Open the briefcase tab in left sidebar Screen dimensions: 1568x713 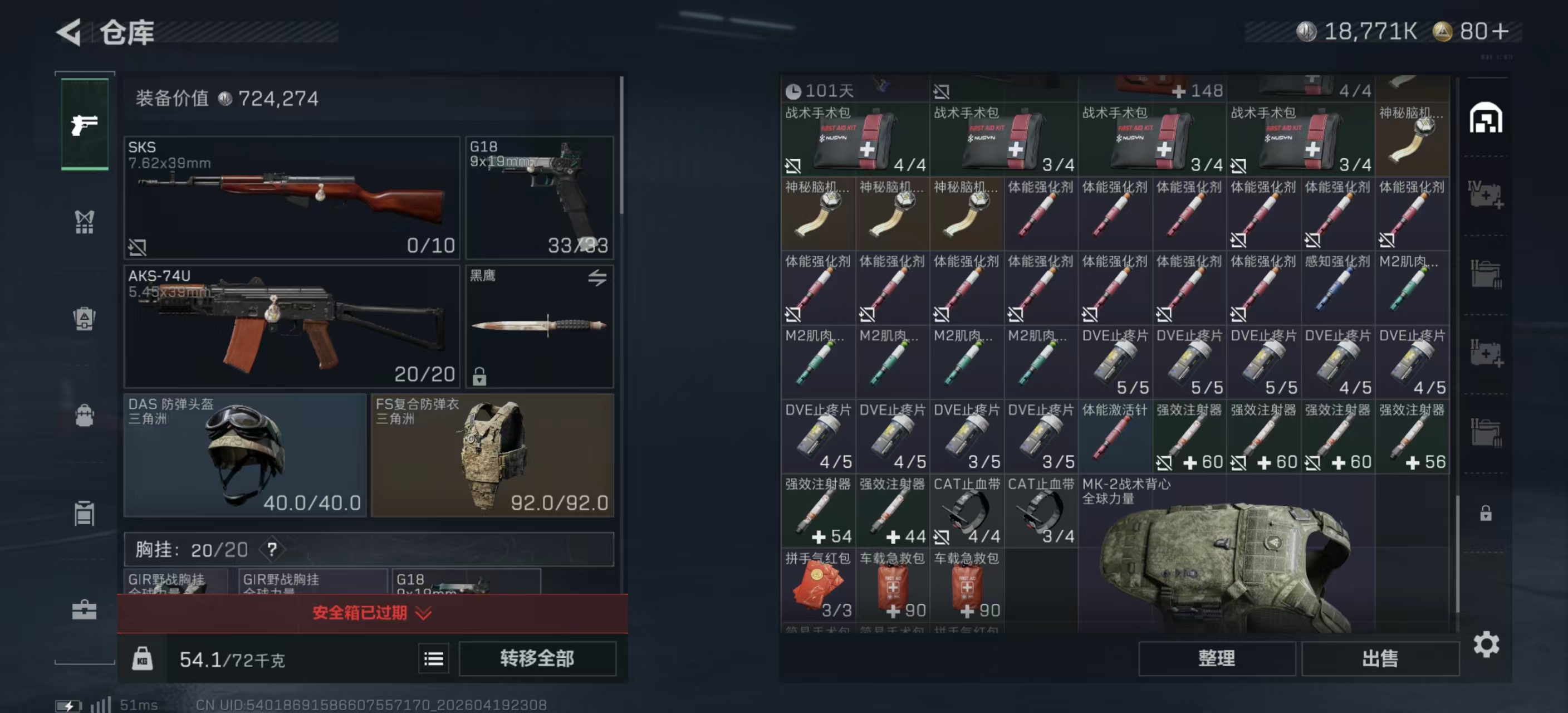85,609
